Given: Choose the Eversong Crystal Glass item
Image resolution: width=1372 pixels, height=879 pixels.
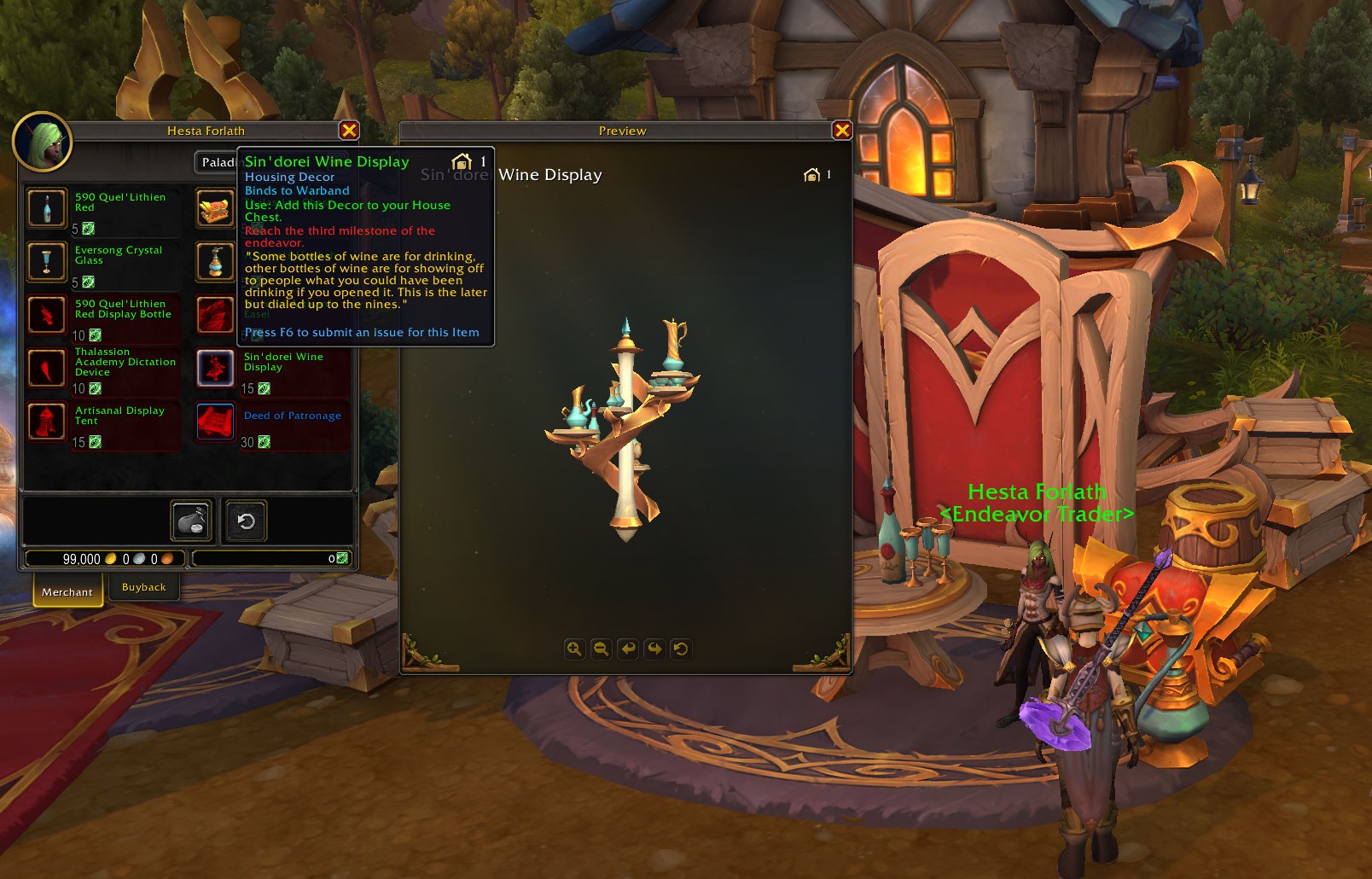Looking at the screenshot, I should coord(47,261).
